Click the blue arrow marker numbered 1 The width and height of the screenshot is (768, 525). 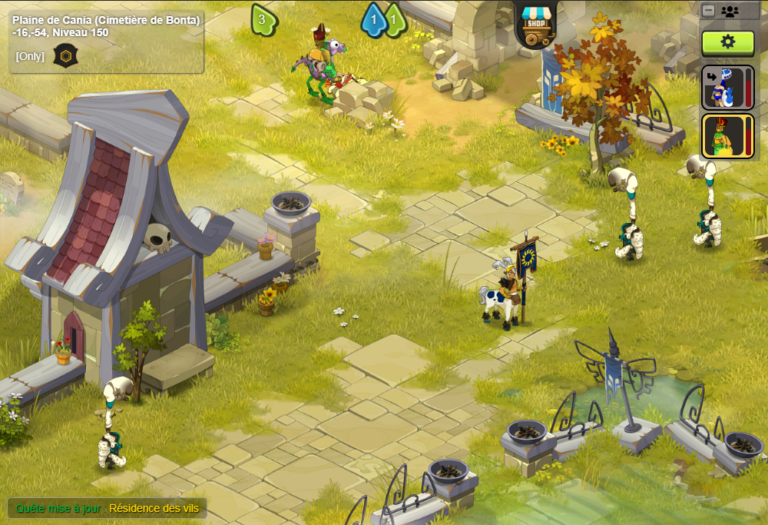pyautogui.click(x=373, y=19)
